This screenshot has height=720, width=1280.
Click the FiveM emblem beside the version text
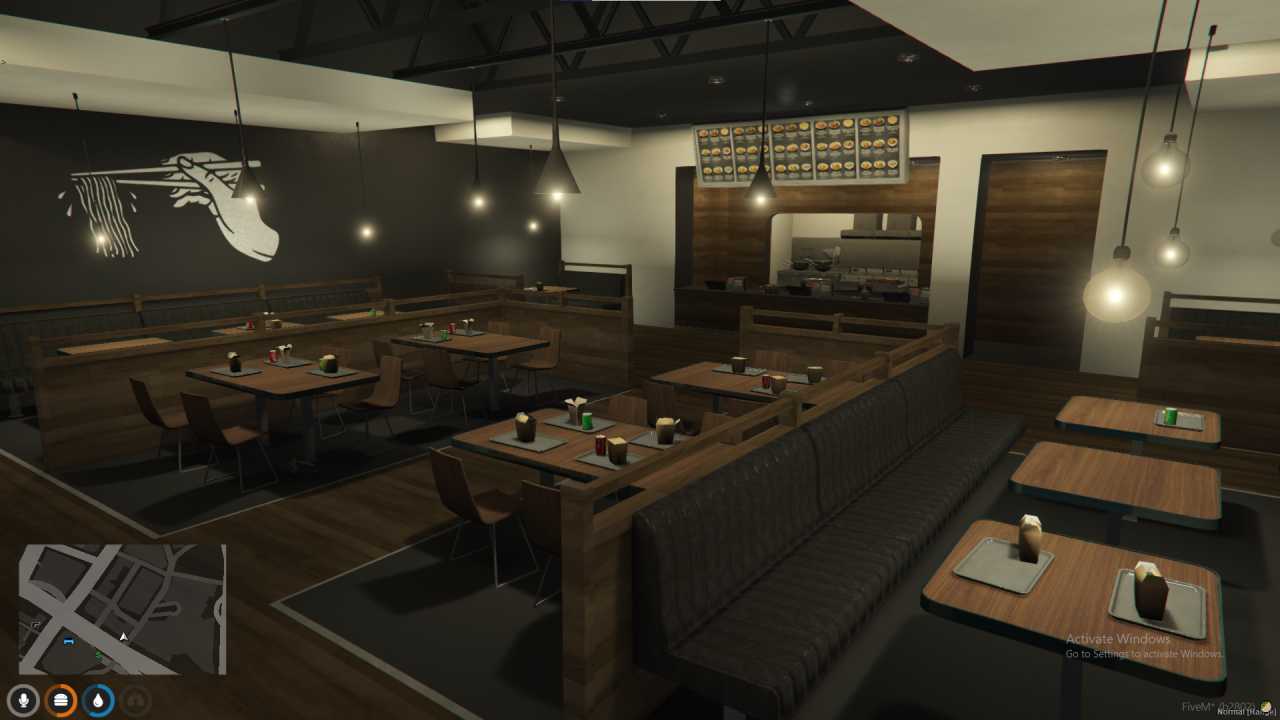tap(1268, 706)
